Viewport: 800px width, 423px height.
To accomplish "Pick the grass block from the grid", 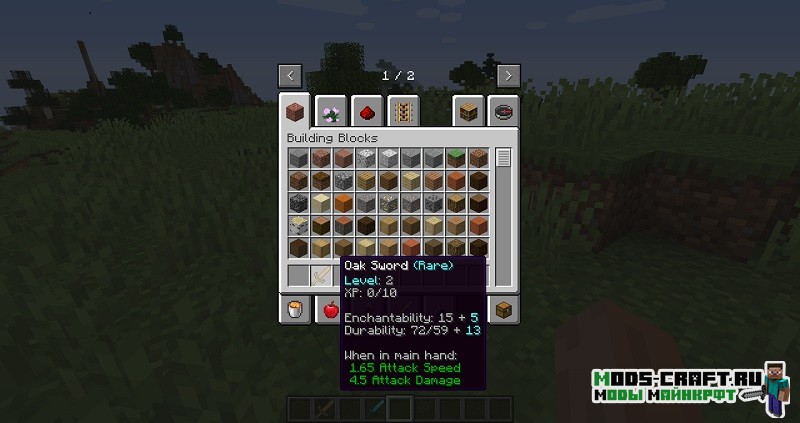I will 456,159.
